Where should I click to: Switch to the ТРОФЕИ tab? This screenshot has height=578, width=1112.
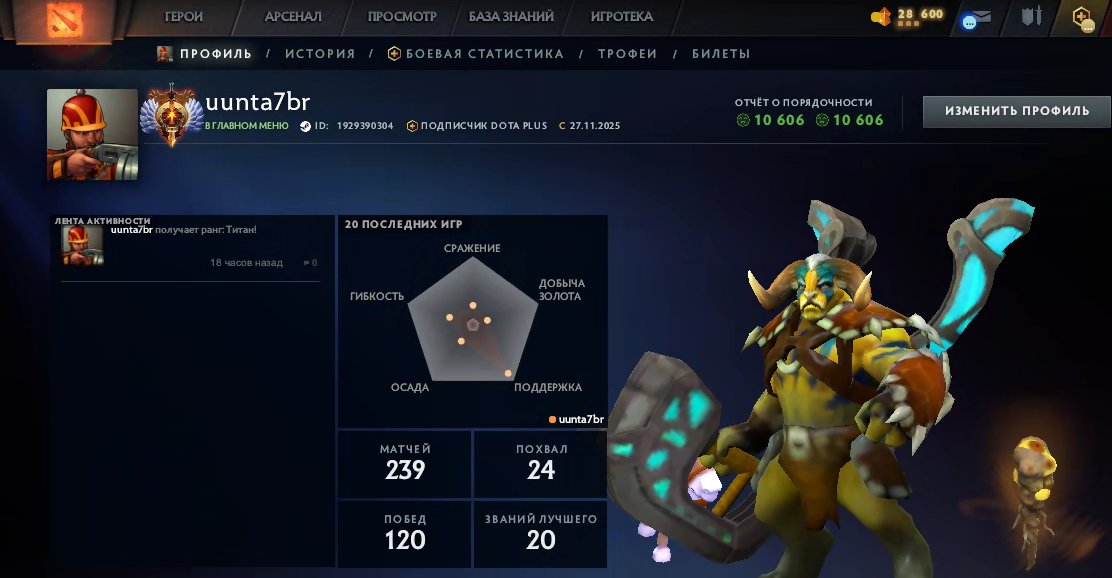pos(627,54)
